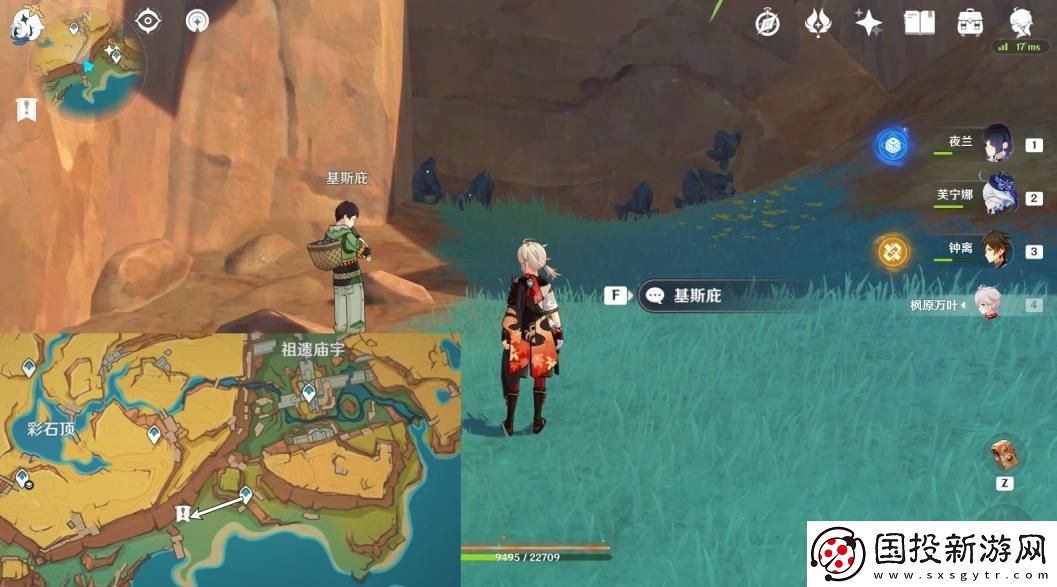The width and height of the screenshot is (1057, 587).
Task: Toggle the eye-shaped view icon
Action: point(149,21)
